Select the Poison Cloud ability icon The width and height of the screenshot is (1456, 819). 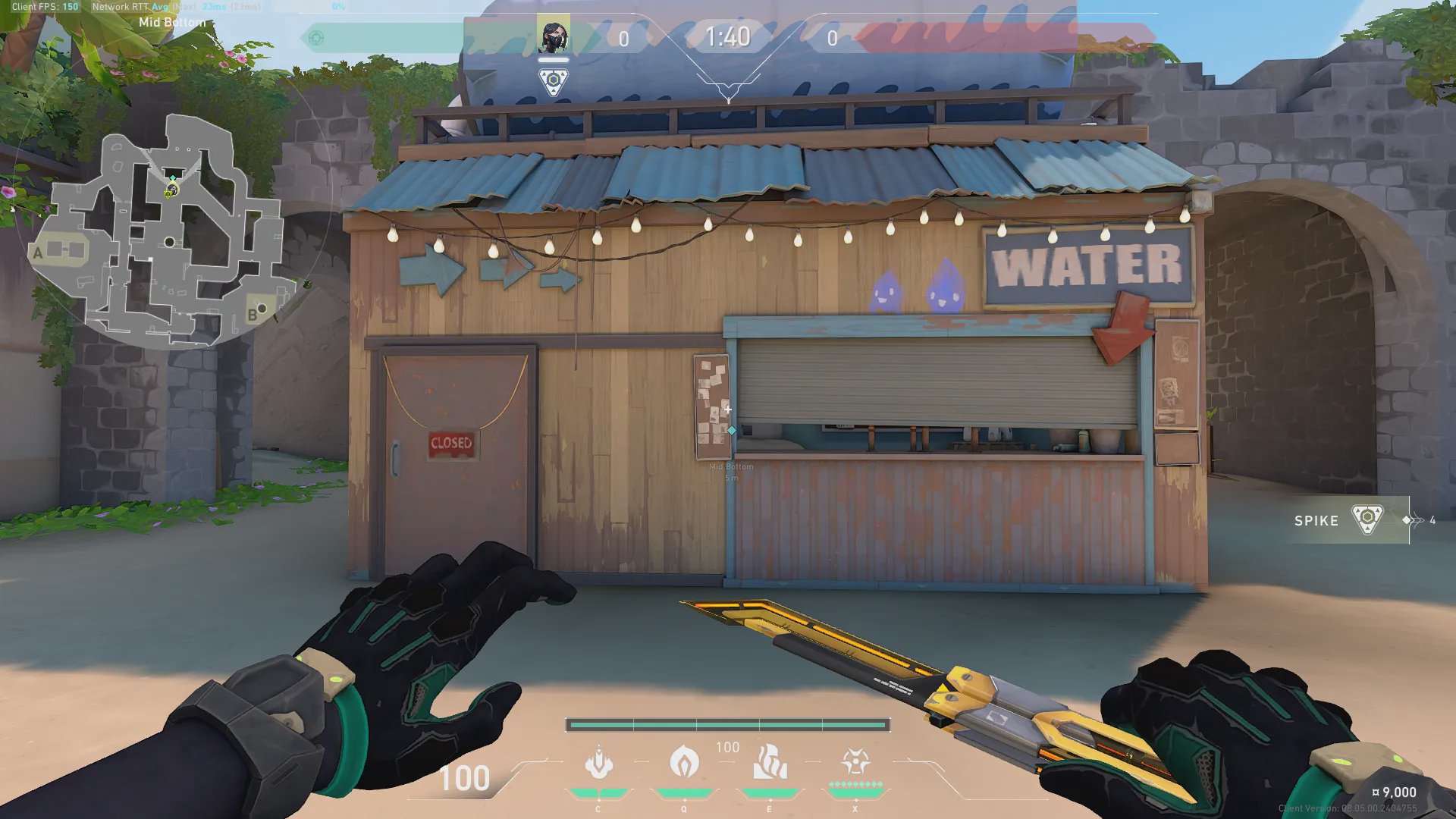tap(684, 763)
